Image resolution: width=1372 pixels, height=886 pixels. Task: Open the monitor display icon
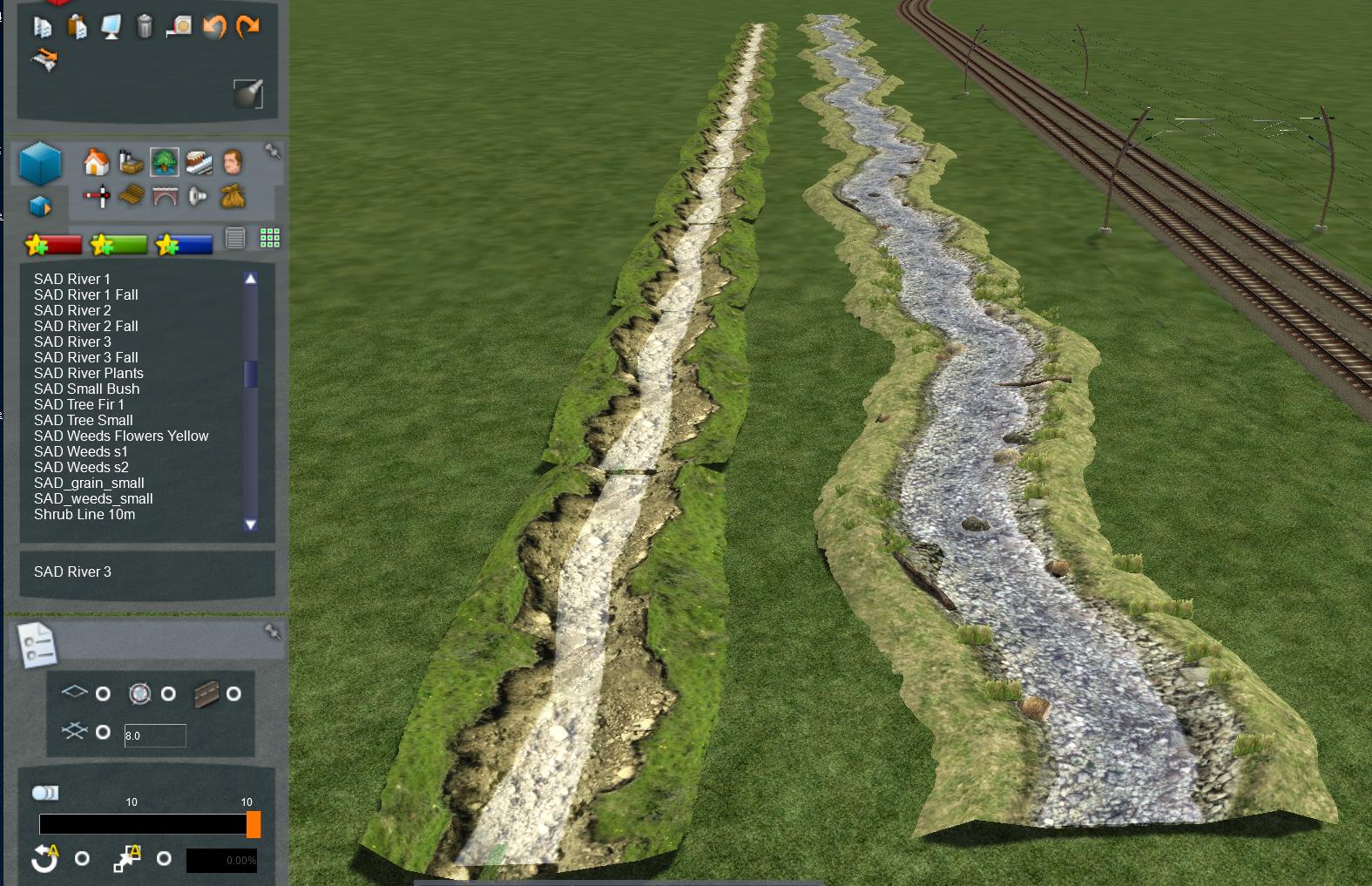(x=111, y=27)
